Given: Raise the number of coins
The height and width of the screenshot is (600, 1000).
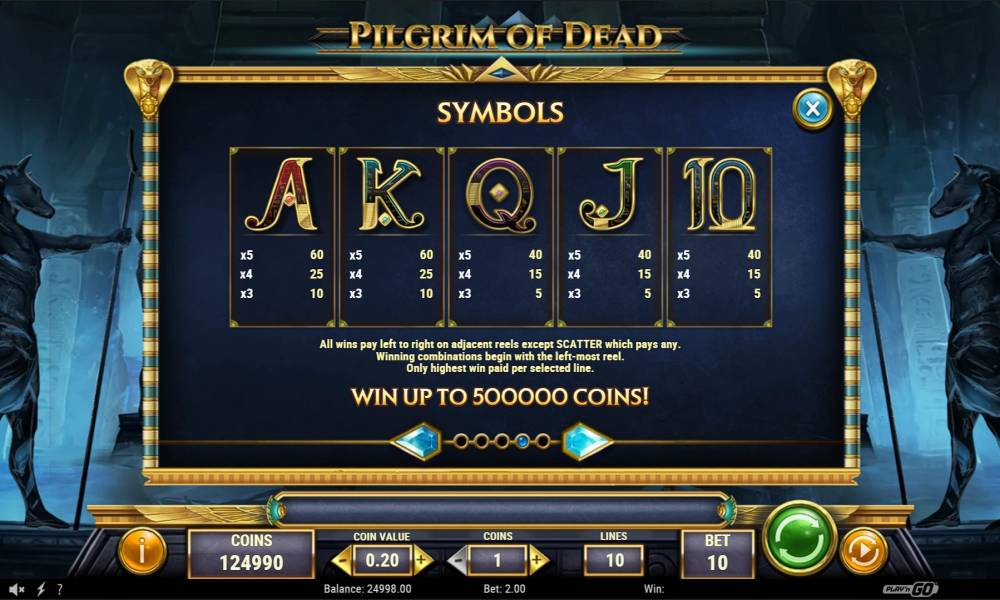Looking at the screenshot, I should pyautogui.click(x=538, y=560).
